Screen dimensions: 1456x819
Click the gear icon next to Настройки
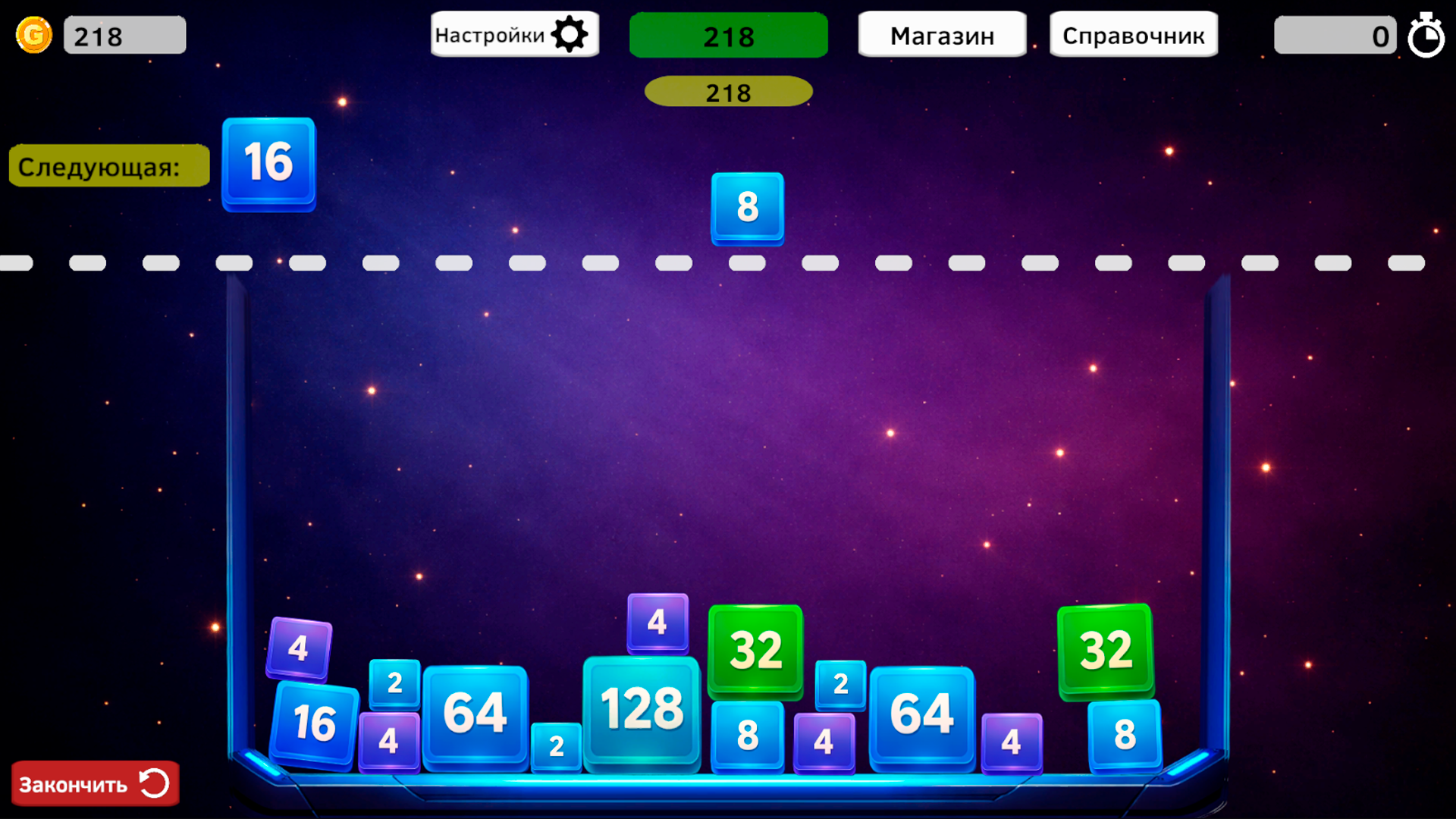click(571, 33)
